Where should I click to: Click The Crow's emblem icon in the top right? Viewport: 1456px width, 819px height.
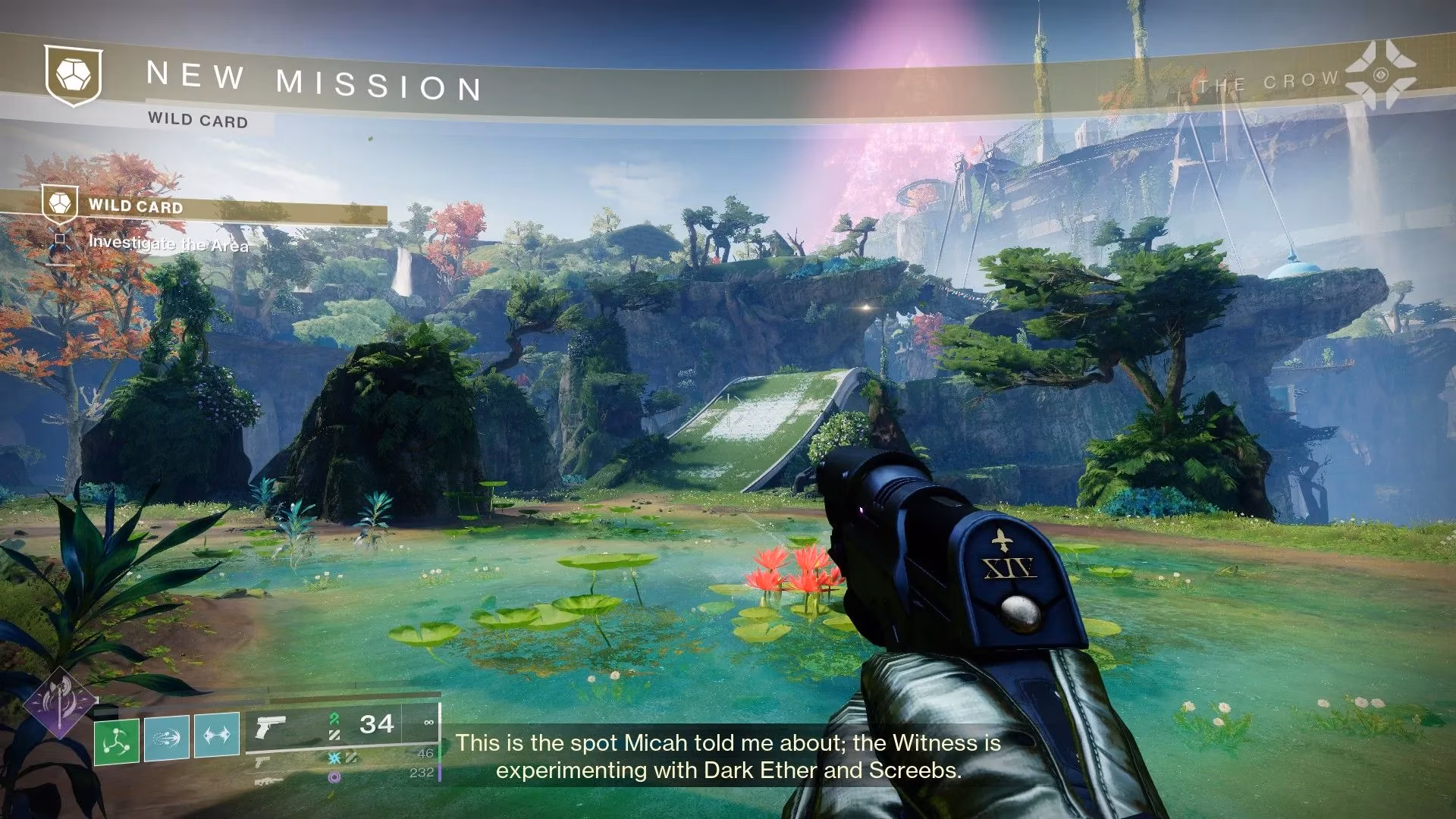coord(1380,74)
